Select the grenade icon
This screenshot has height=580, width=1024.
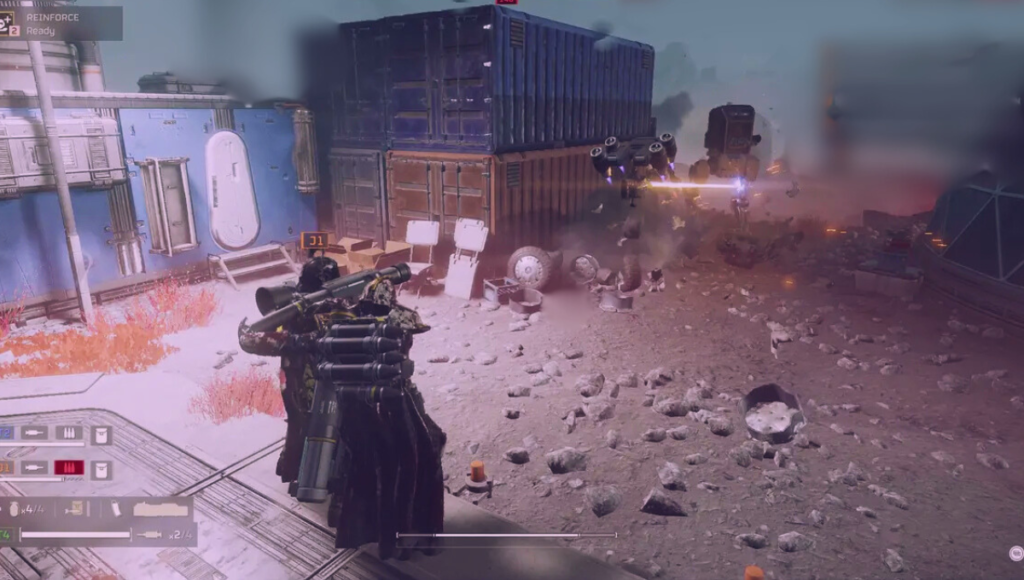coord(13,509)
